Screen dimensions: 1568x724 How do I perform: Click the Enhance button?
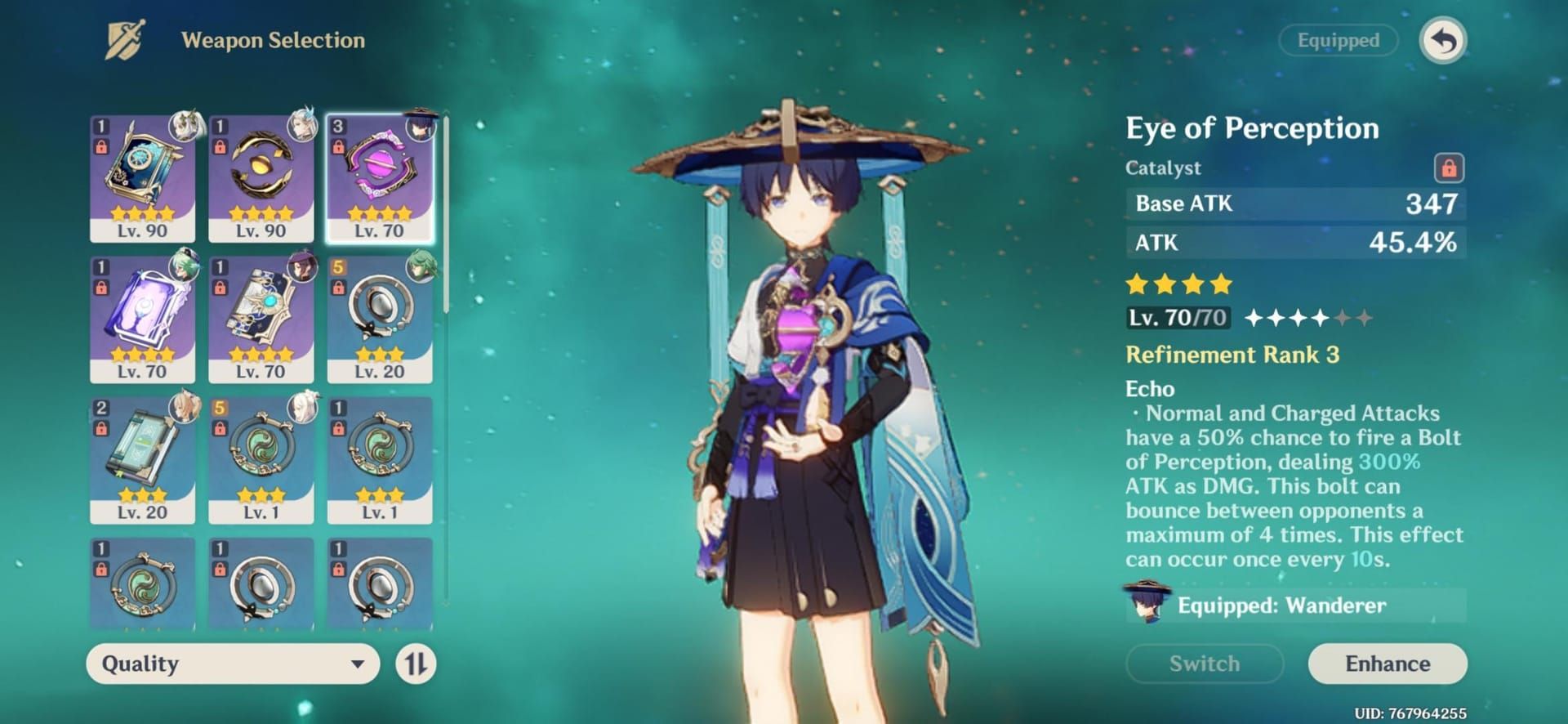(x=1387, y=664)
